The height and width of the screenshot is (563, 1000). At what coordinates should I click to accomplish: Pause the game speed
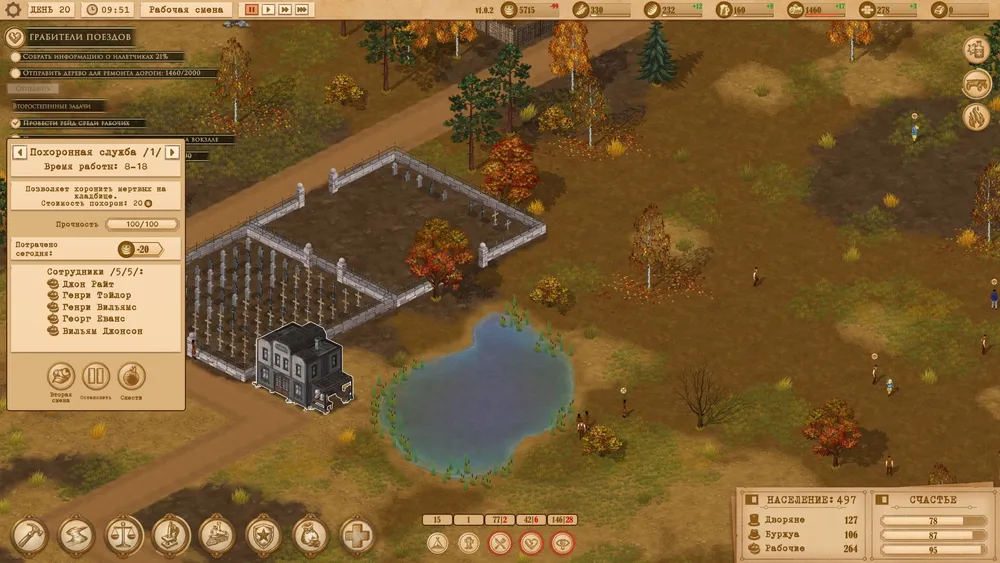pyautogui.click(x=251, y=9)
